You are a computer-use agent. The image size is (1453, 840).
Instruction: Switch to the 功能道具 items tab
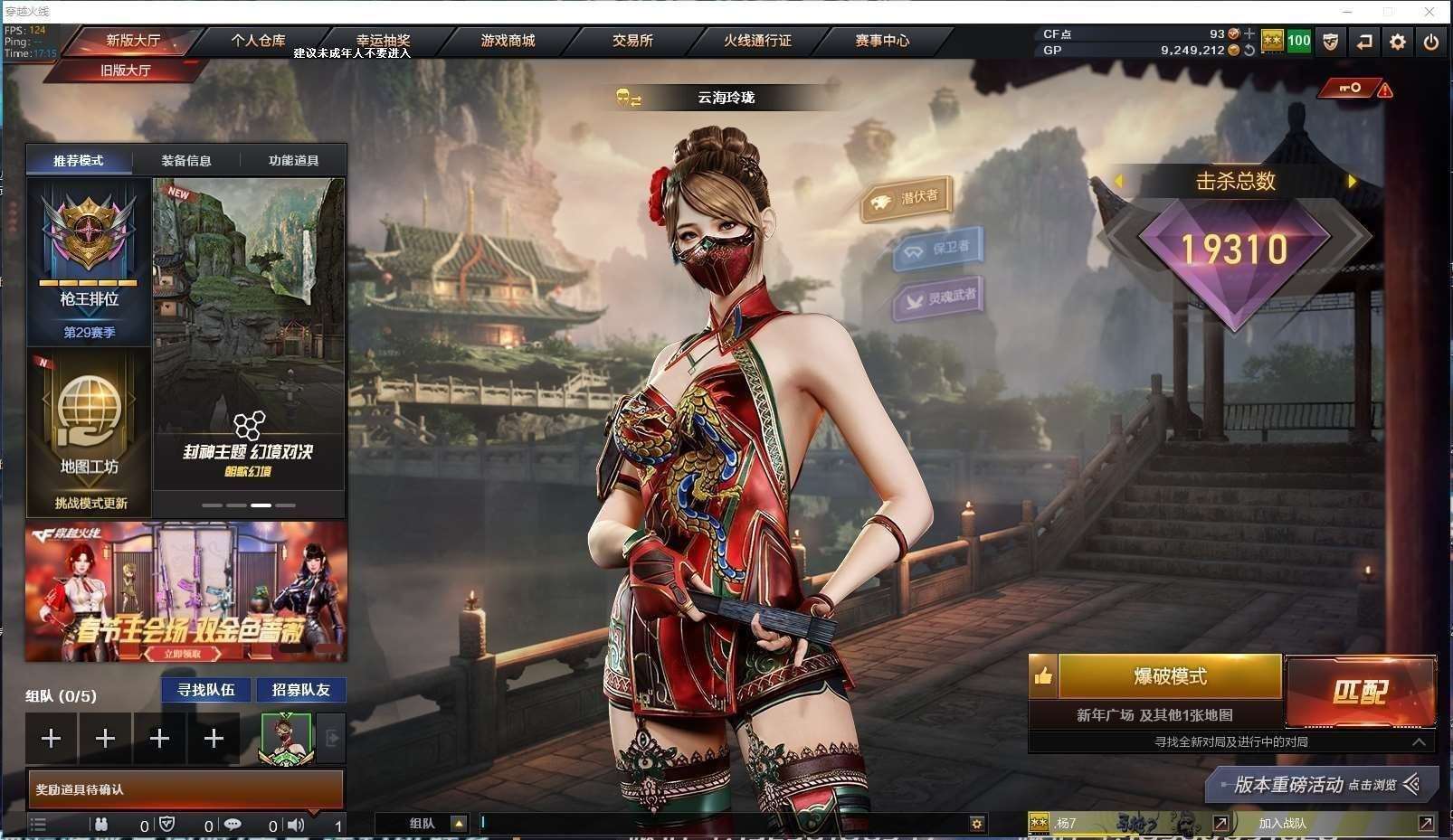click(x=293, y=160)
